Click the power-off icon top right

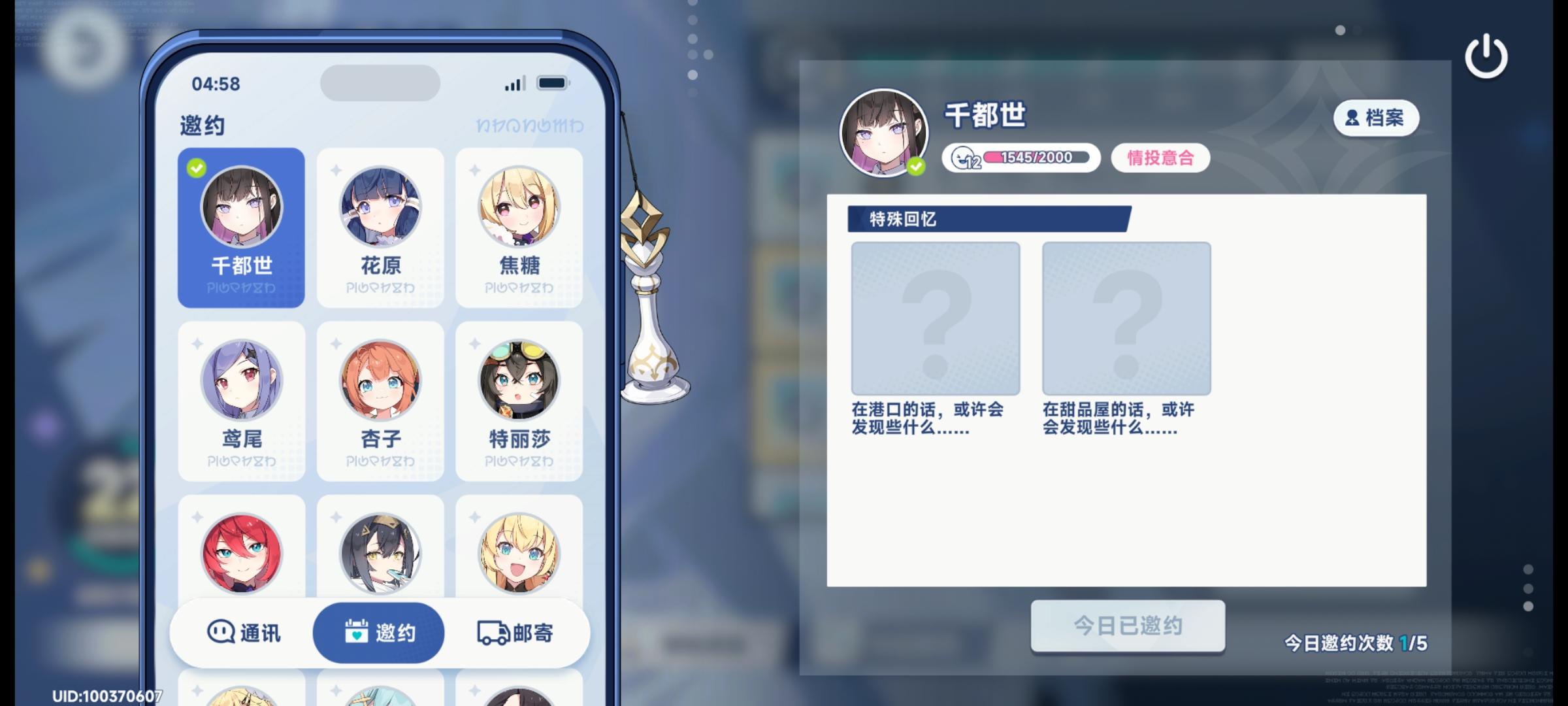[1486, 56]
